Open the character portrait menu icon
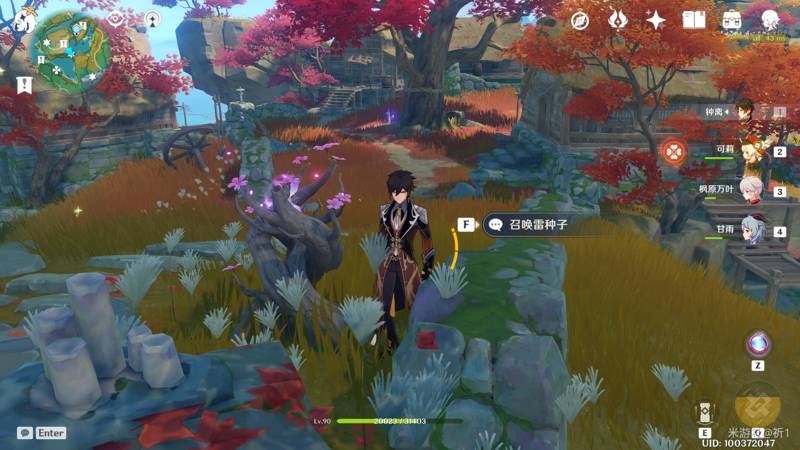Image resolution: width=800 pixels, height=450 pixels. pyautogui.click(x=770, y=20)
